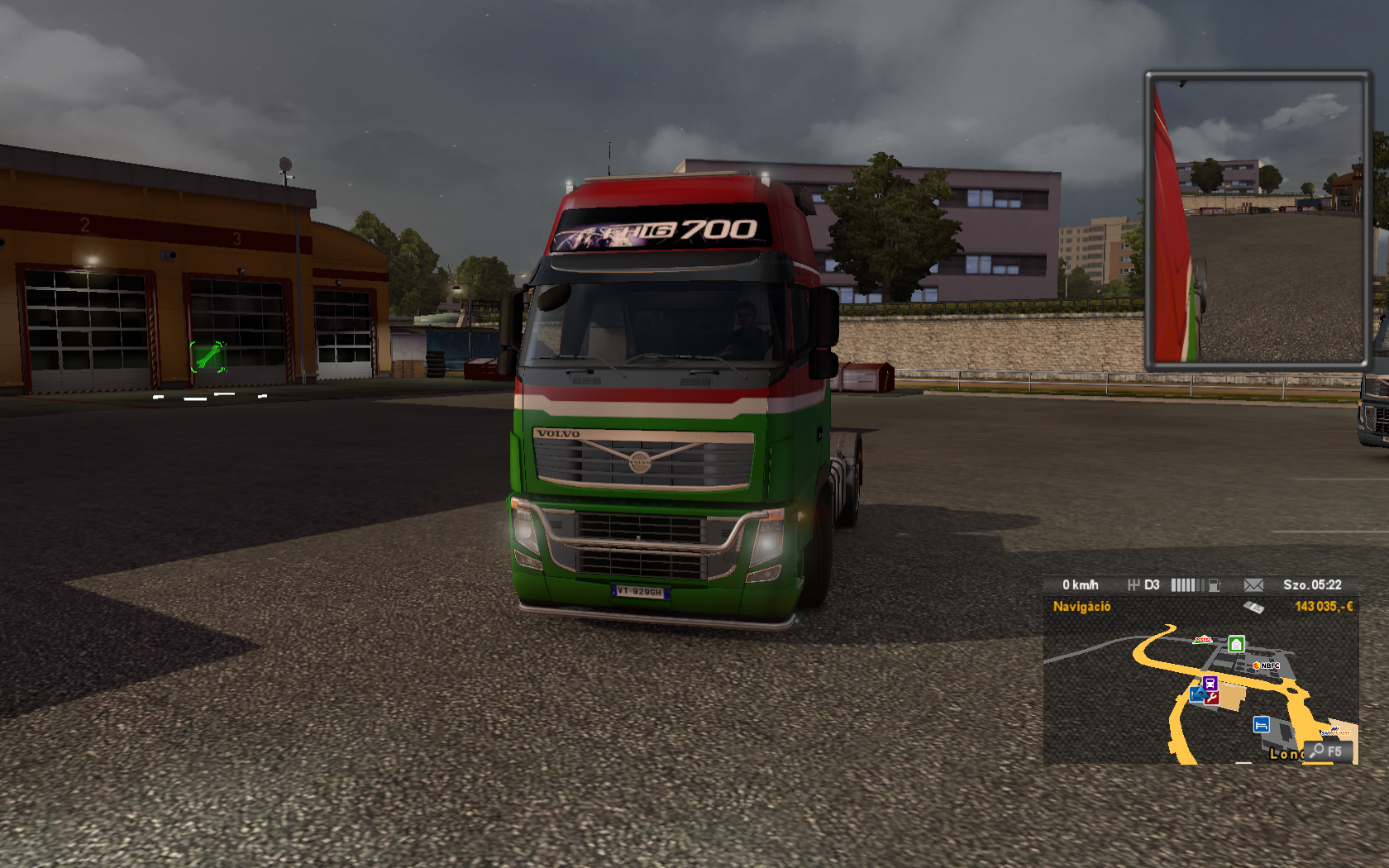Select the NBFC company marker on the map
This screenshot has height=868, width=1389.
1267,665
